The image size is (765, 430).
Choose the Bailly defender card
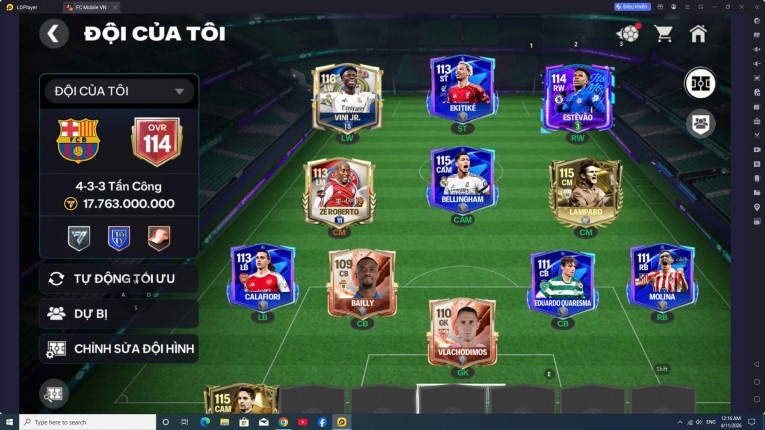point(362,283)
